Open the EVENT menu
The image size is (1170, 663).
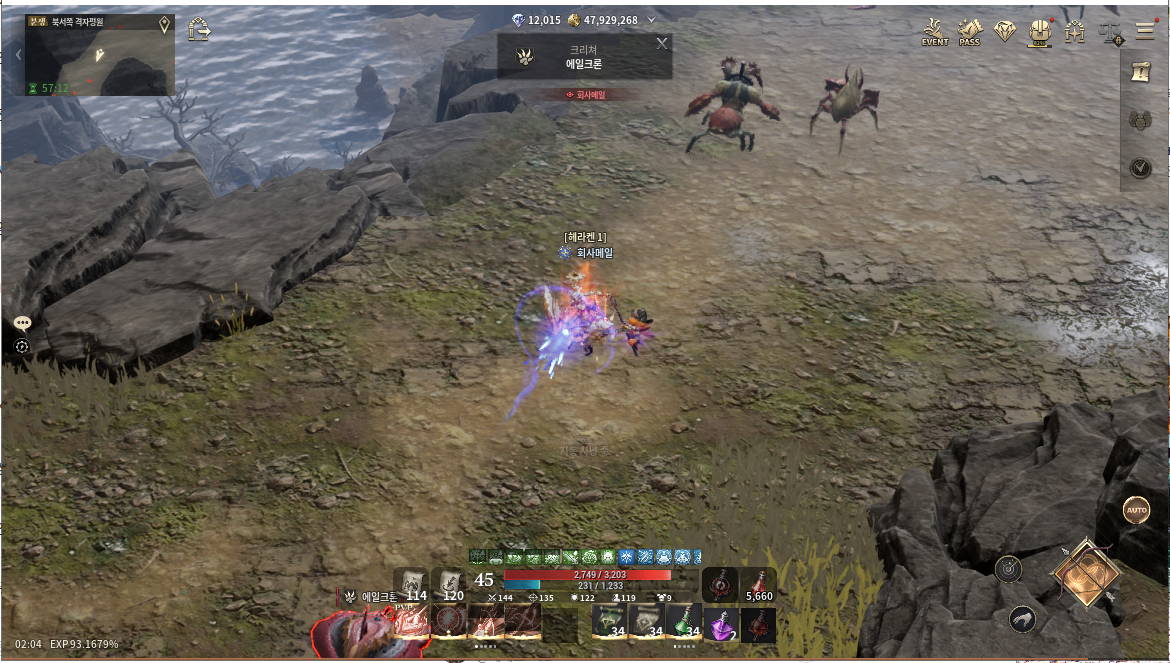[935, 32]
